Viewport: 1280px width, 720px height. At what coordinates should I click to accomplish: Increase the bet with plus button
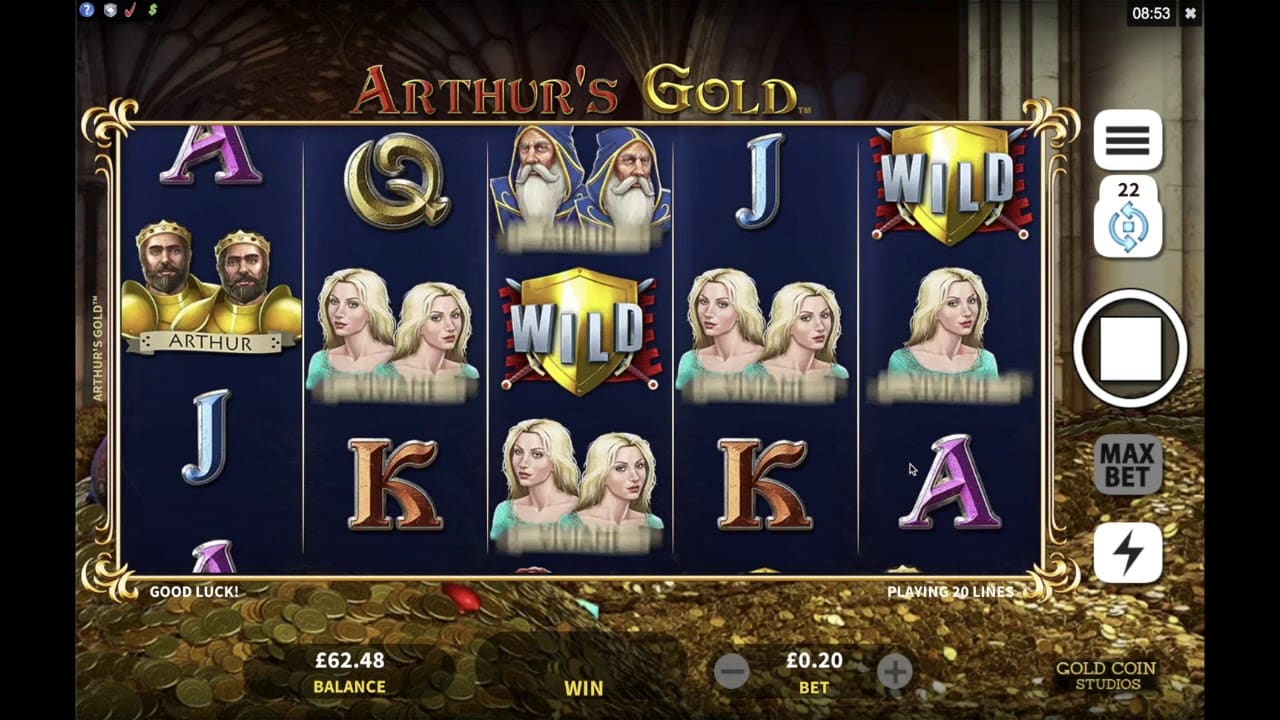[x=894, y=672]
